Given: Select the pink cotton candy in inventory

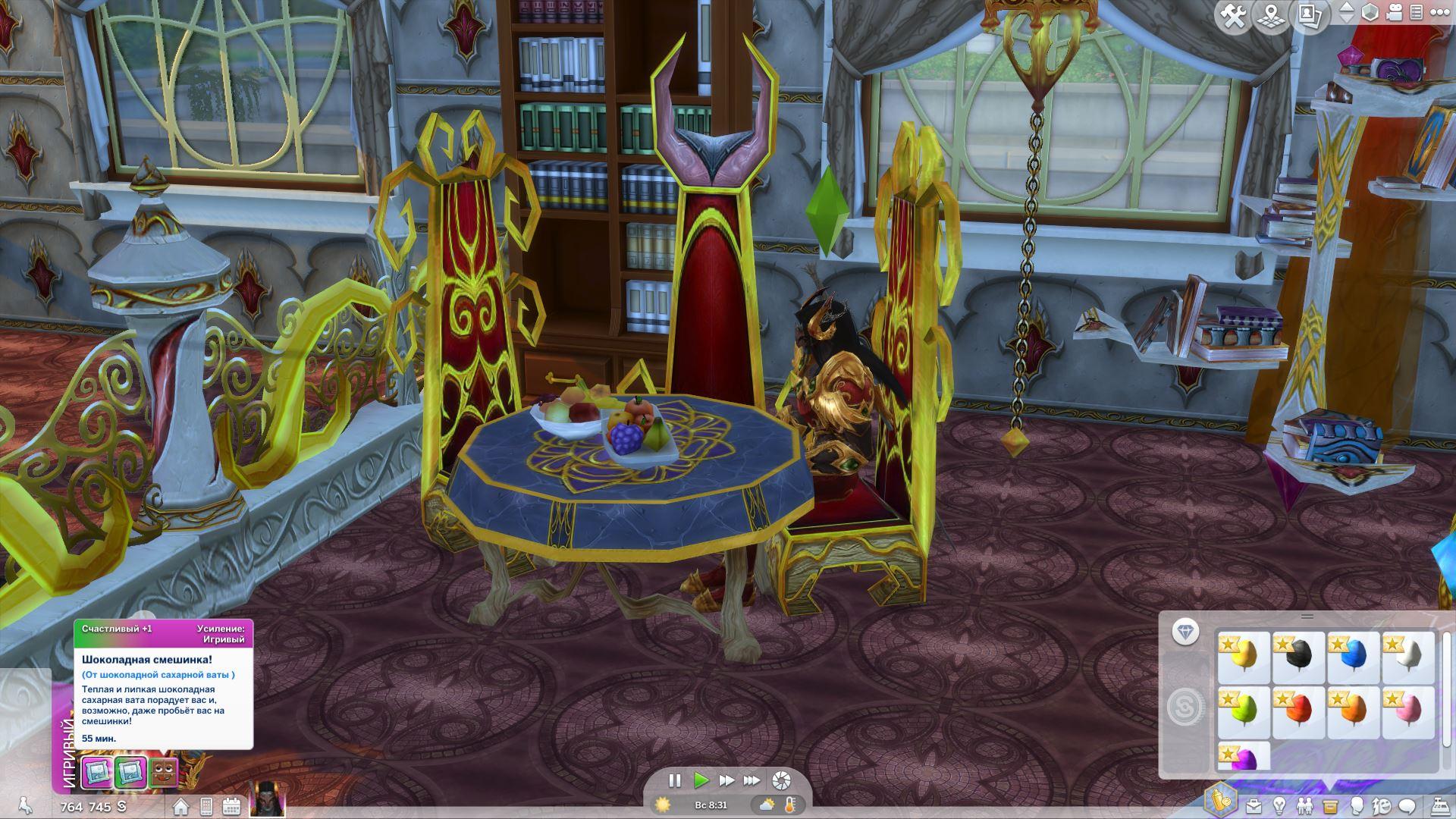Looking at the screenshot, I should coord(1408,712).
